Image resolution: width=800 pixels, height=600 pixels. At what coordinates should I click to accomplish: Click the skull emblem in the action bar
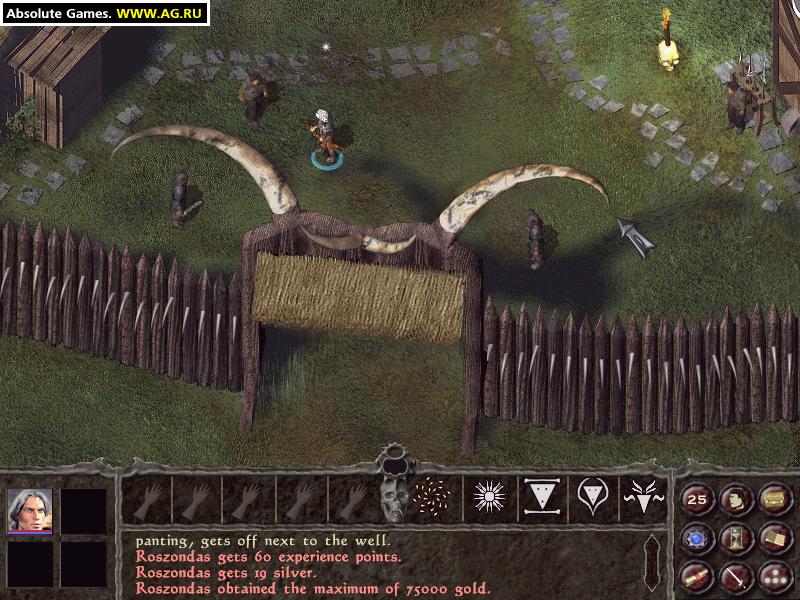(x=395, y=497)
